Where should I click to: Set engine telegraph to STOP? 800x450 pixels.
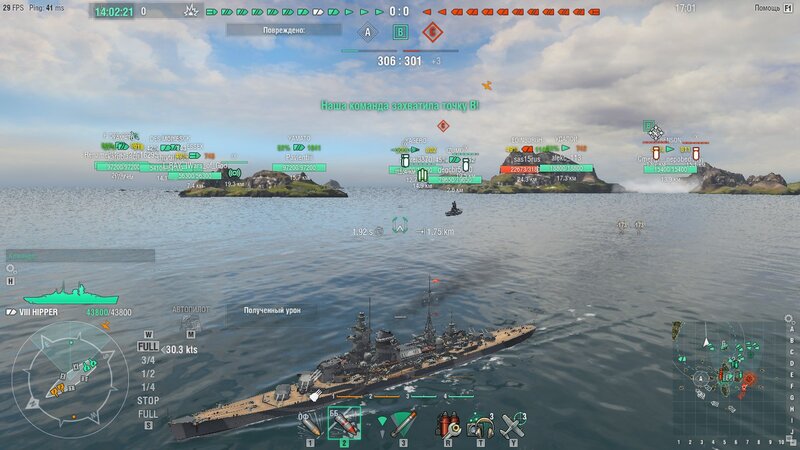148,400
